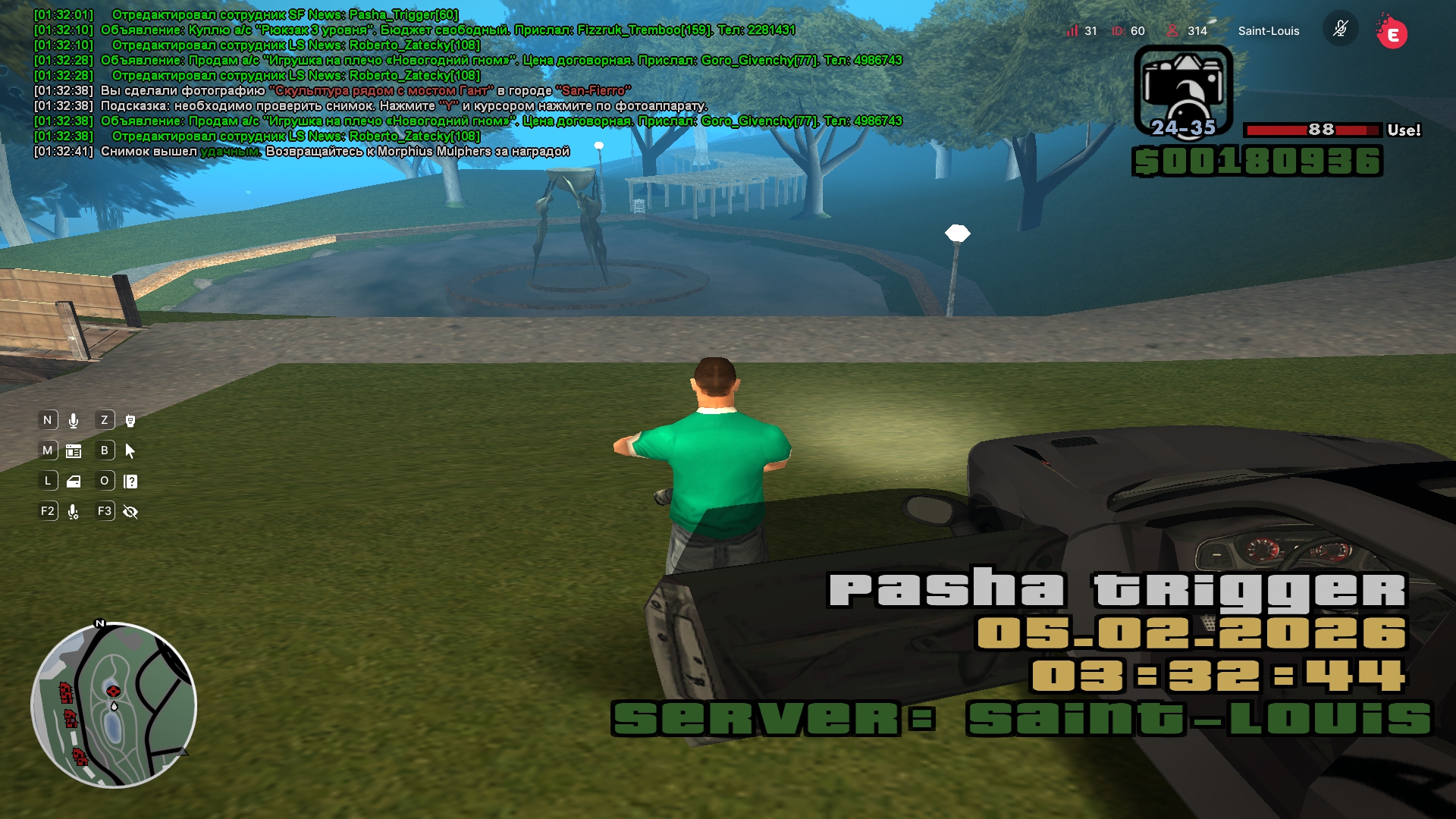The width and height of the screenshot is (1456, 819).
Task: Activate the mouse cursor mode icon
Action: click(130, 451)
